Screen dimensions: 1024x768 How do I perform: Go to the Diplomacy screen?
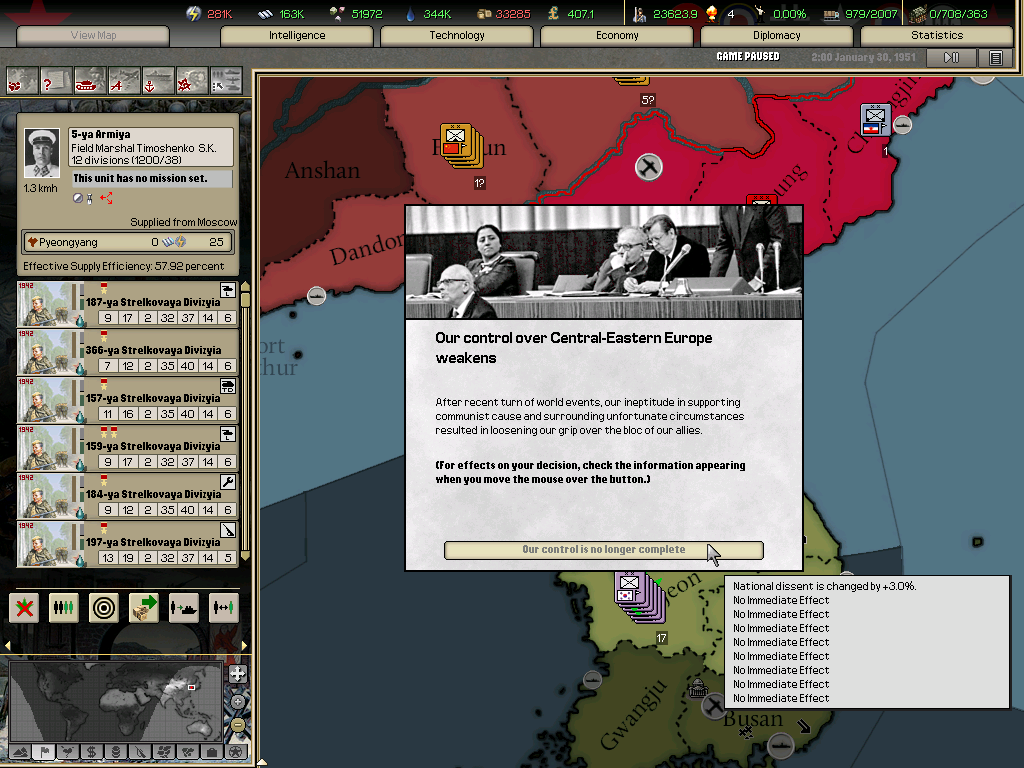777,36
